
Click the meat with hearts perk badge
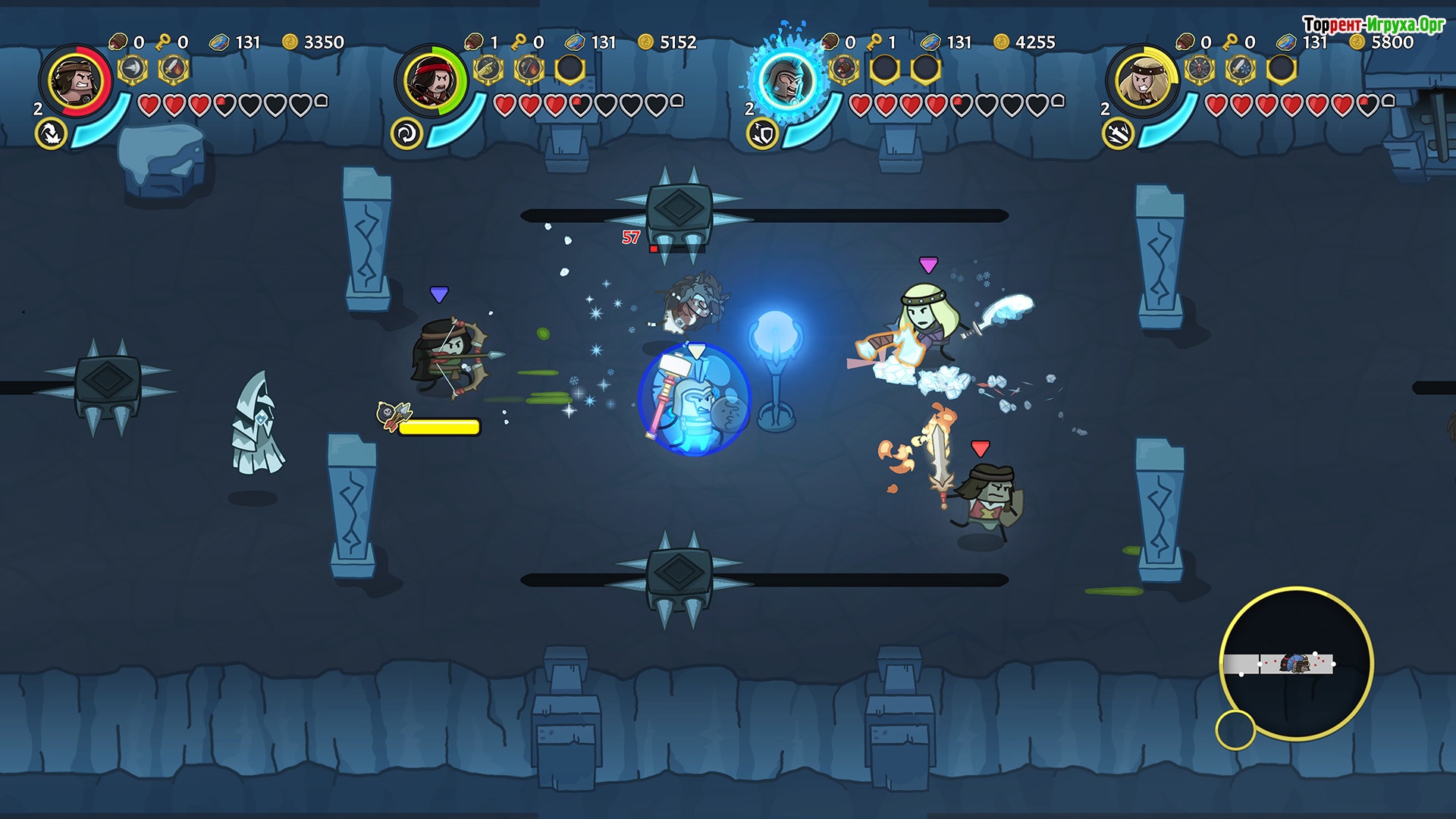(844, 70)
